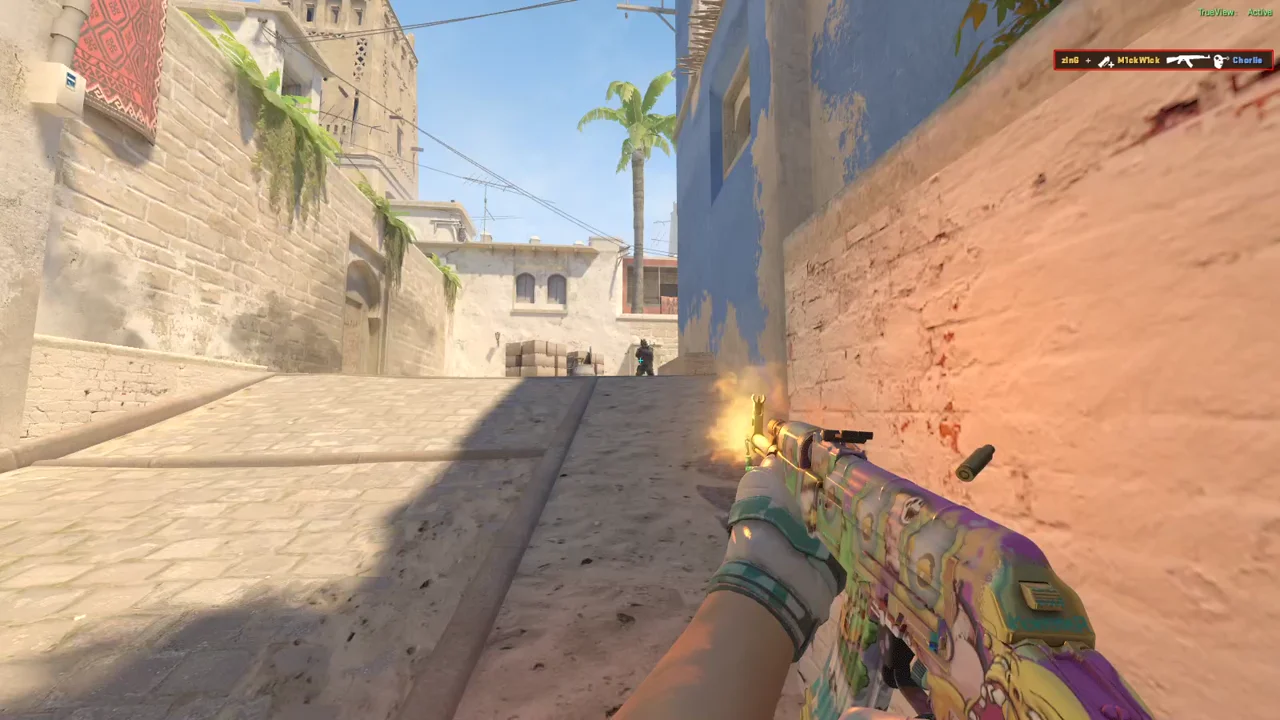Screen dimensions: 1280x720
Task: Expand the Charlie name entry in kill feed
Action: click(x=1246, y=60)
